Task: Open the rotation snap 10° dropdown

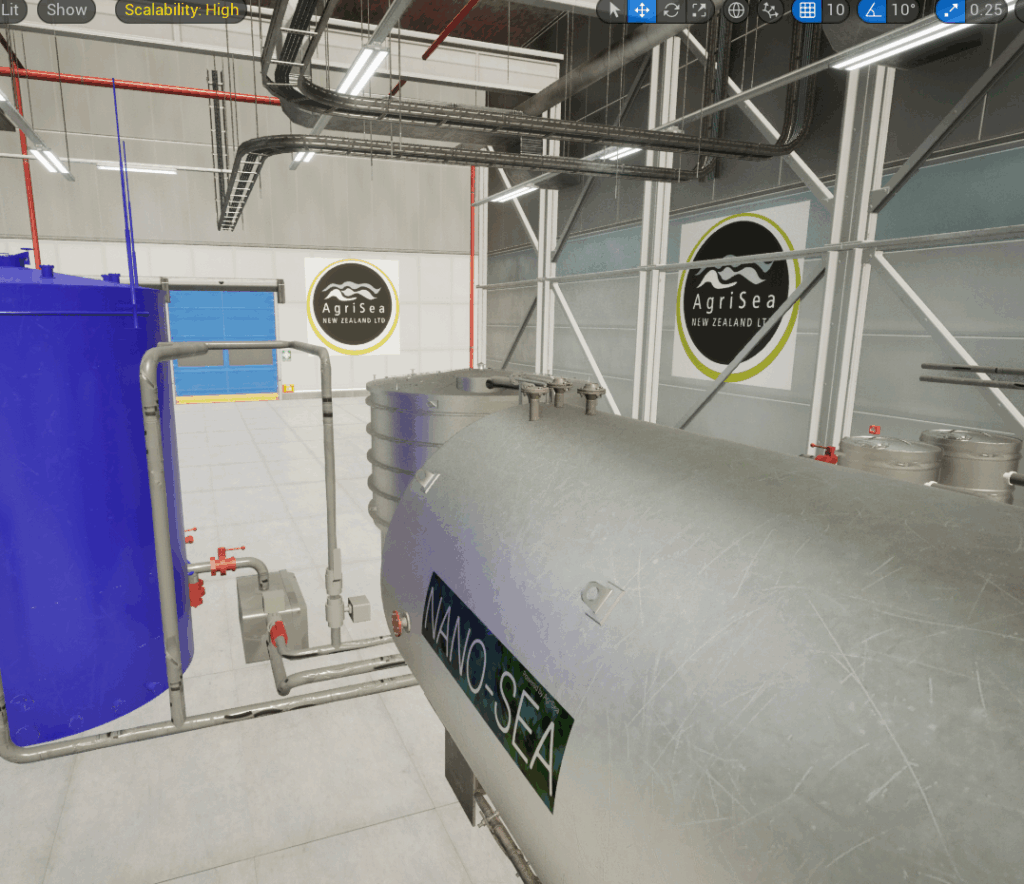Action: (x=904, y=10)
